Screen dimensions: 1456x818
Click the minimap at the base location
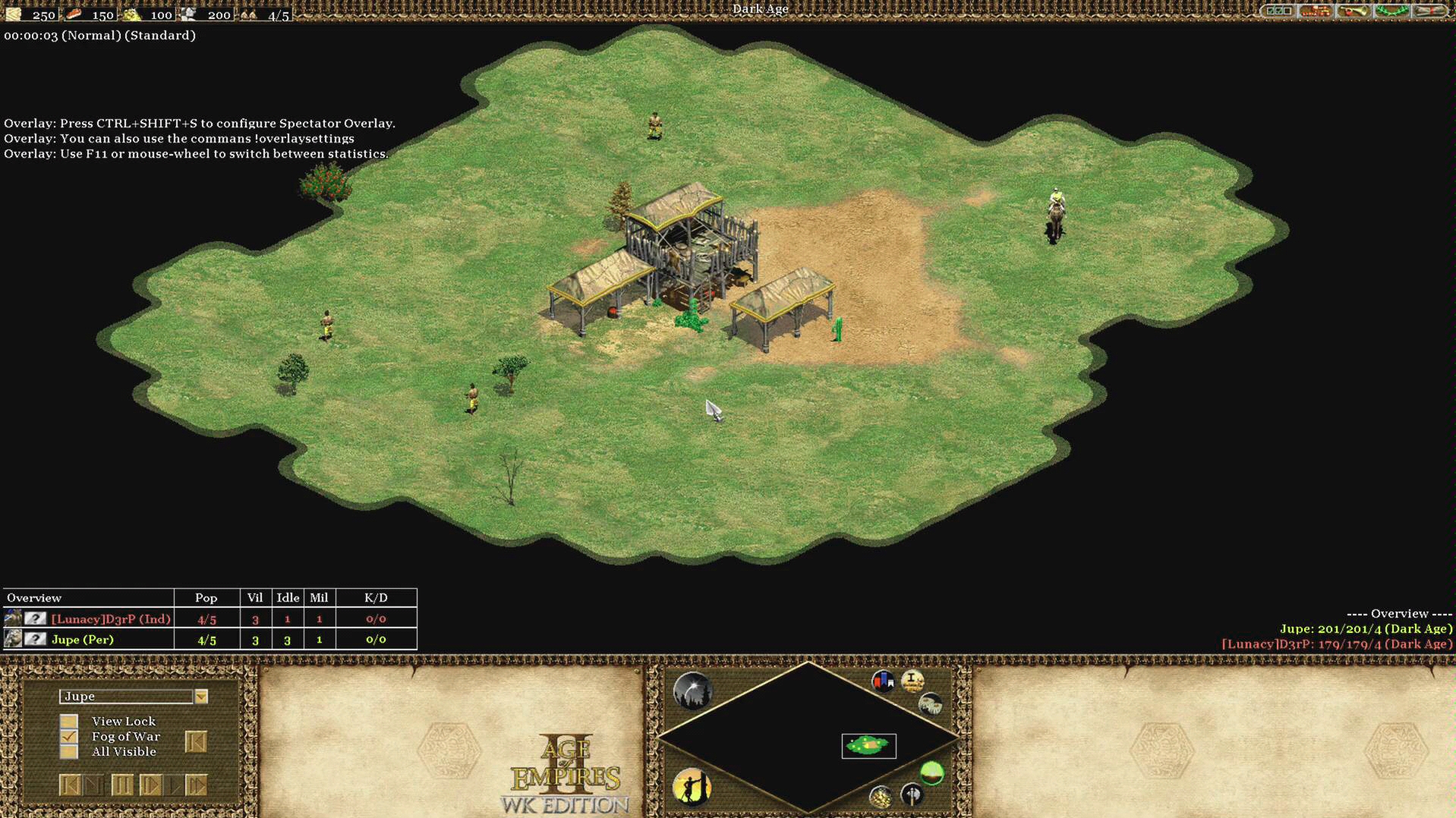868,745
